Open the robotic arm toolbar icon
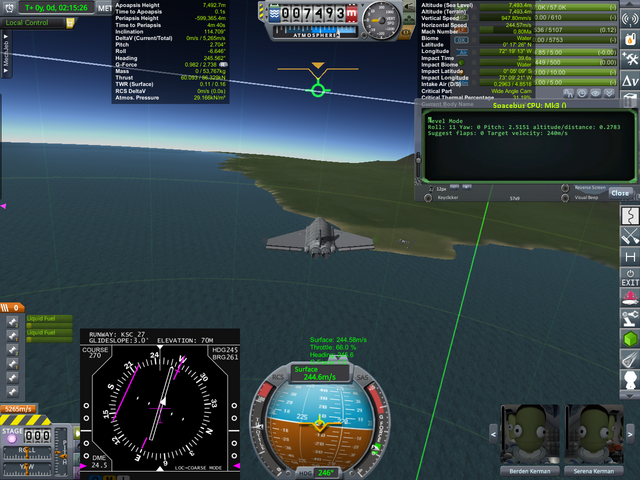The image size is (640, 480). pyautogui.click(x=630, y=319)
